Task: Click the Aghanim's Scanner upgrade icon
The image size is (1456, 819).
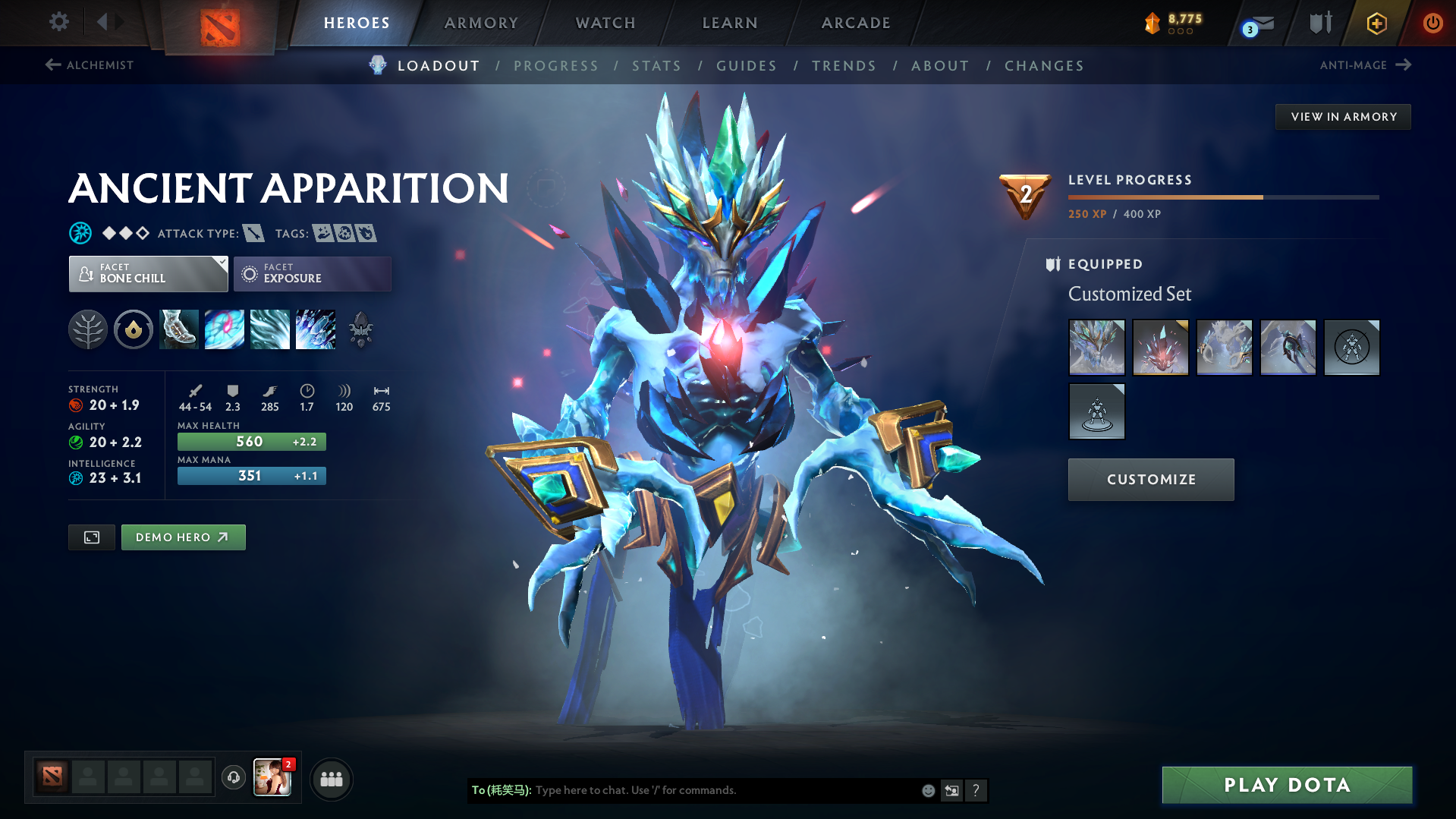Action: click(361, 329)
